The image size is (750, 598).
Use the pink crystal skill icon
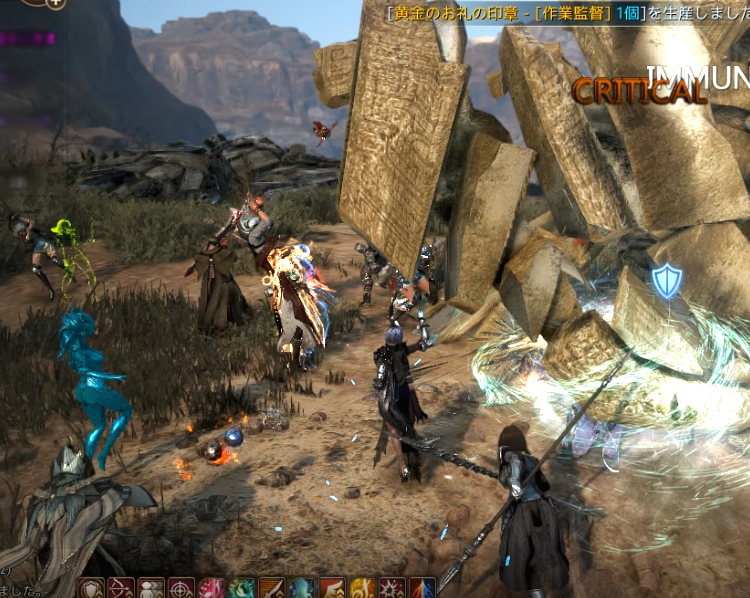[x=211, y=588]
